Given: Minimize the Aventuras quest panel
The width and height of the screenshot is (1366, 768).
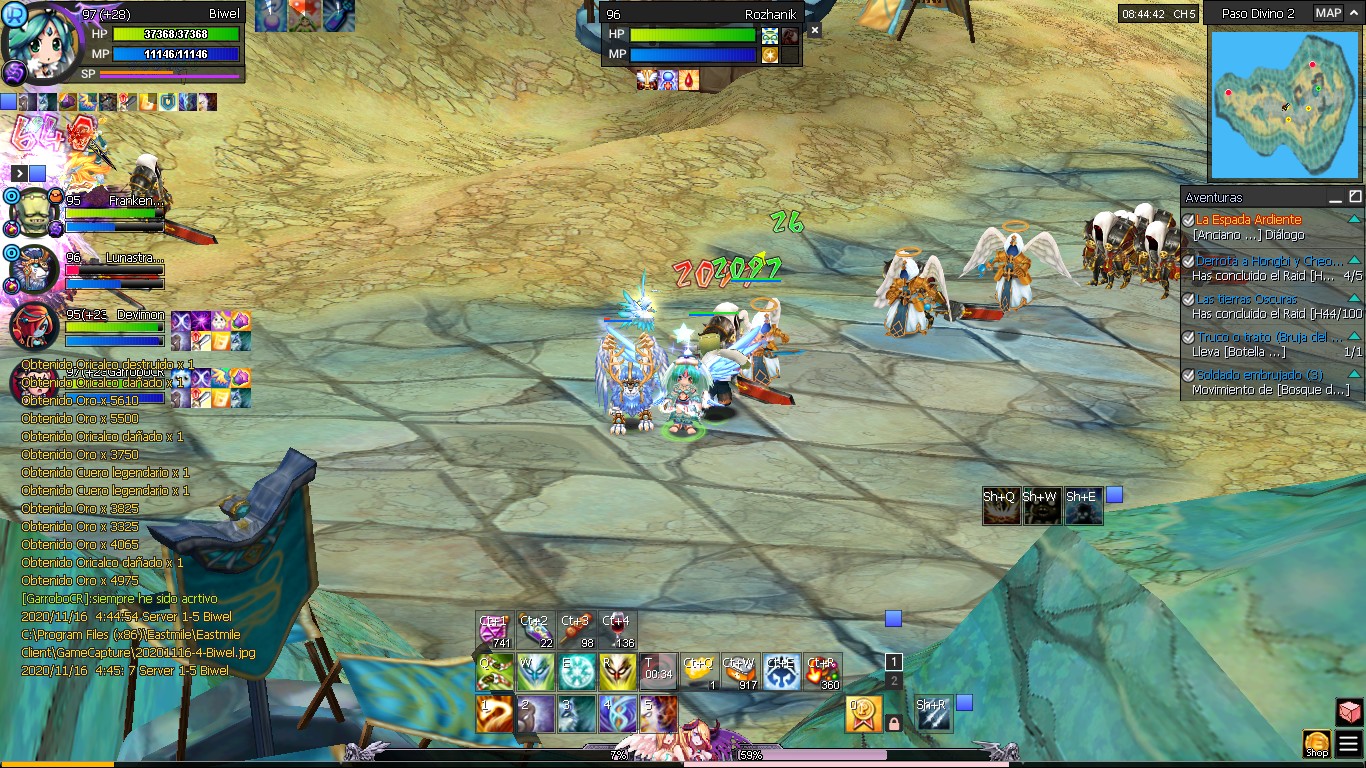Looking at the screenshot, I should (x=1335, y=197).
